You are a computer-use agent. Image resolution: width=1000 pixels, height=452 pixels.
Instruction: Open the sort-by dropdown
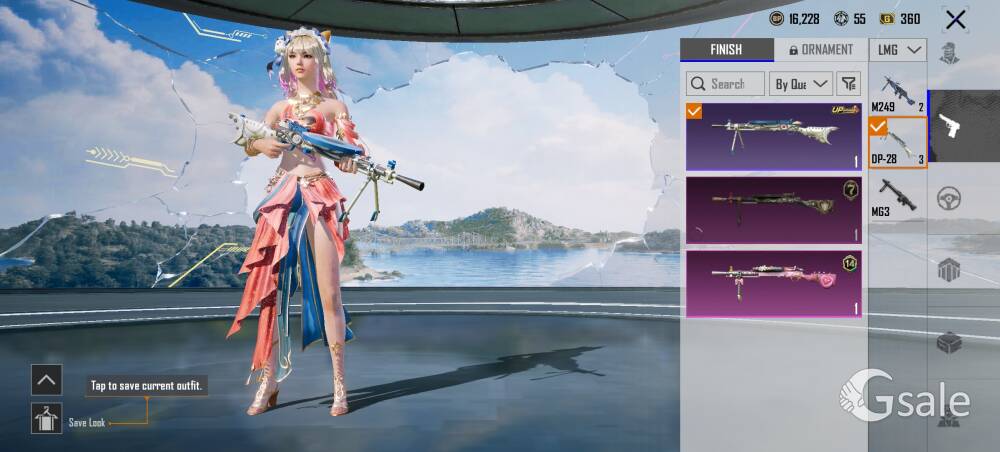coord(801,84)
